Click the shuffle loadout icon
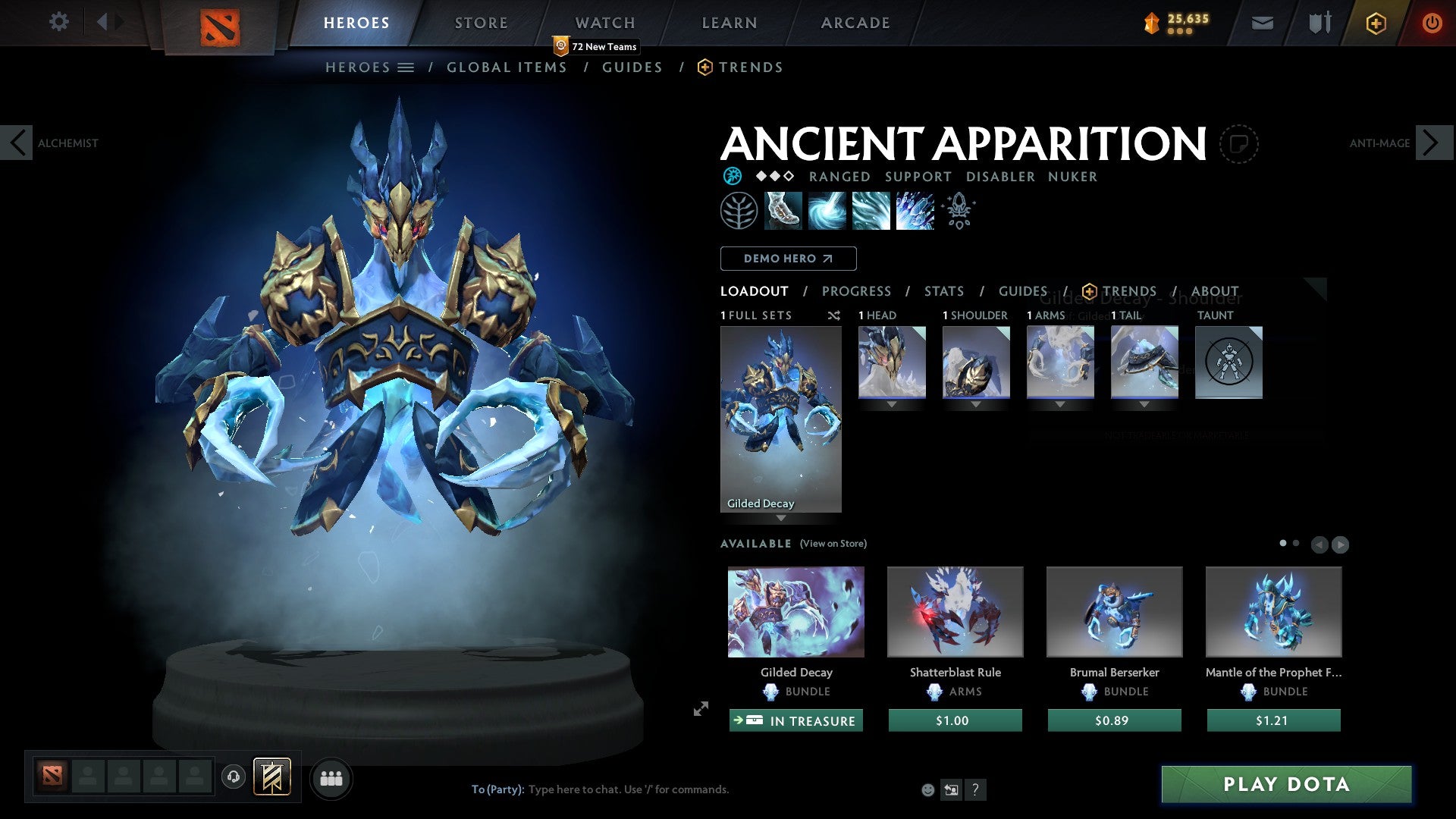1456x819 pixels. coord(835,315)
